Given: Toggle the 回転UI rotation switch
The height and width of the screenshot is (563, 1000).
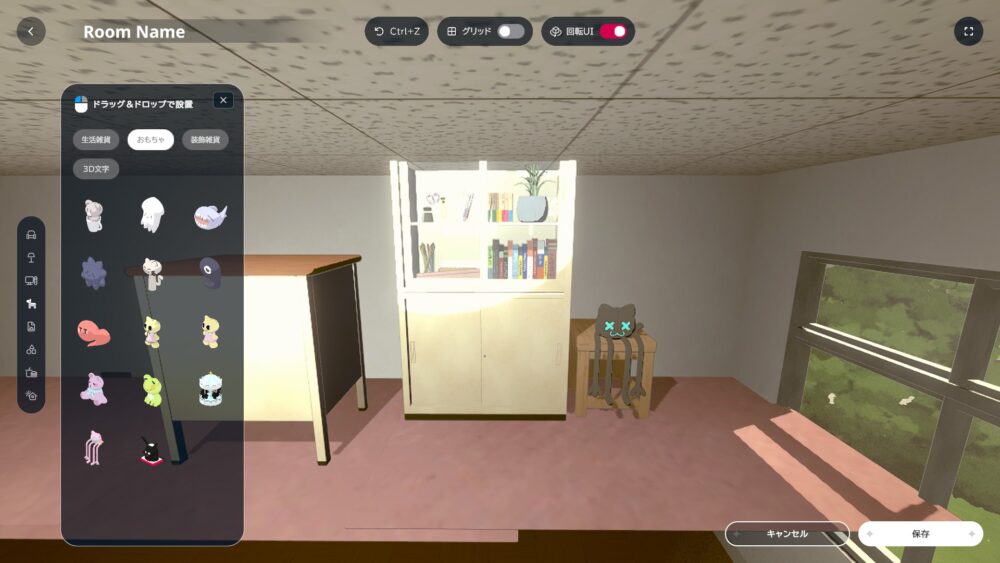Looking at the screenshot, I should (x=612, y=31).
